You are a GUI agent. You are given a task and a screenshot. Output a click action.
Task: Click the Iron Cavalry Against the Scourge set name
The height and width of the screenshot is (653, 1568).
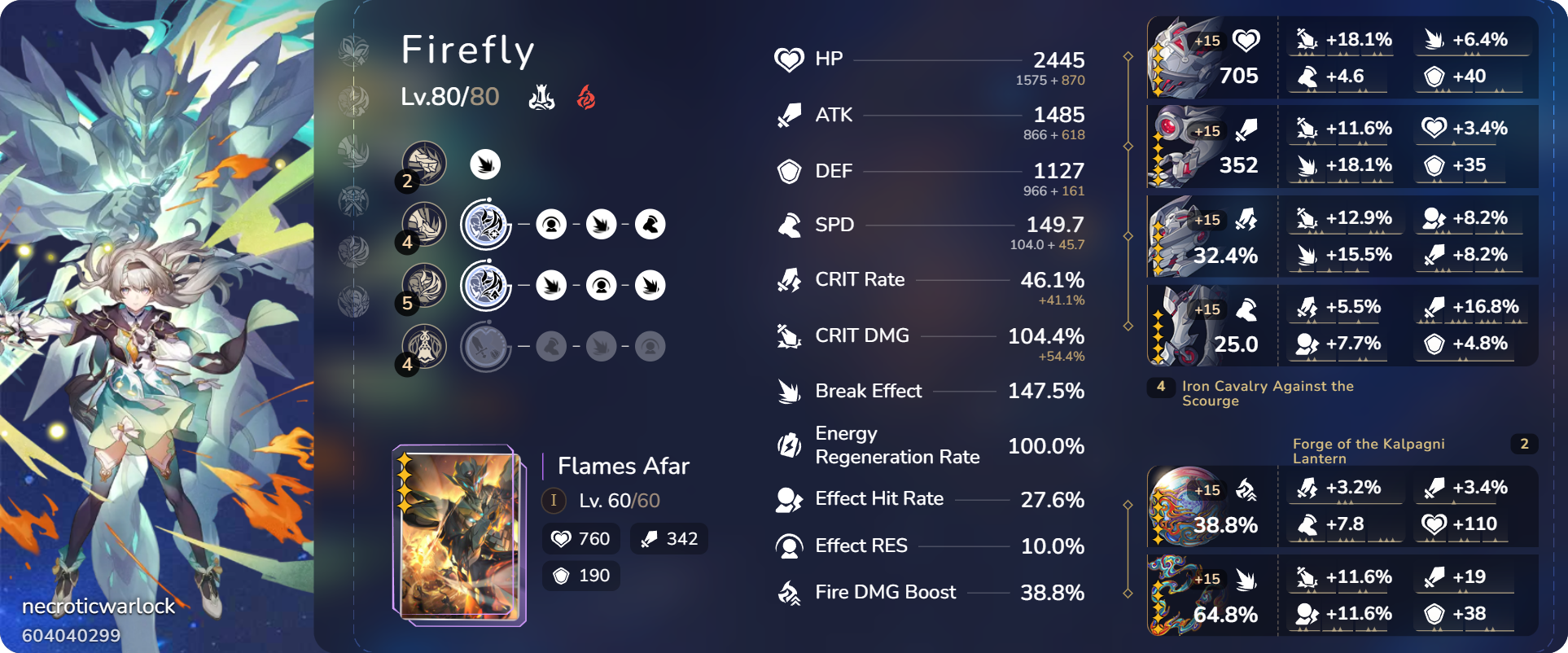point(1268,393)
